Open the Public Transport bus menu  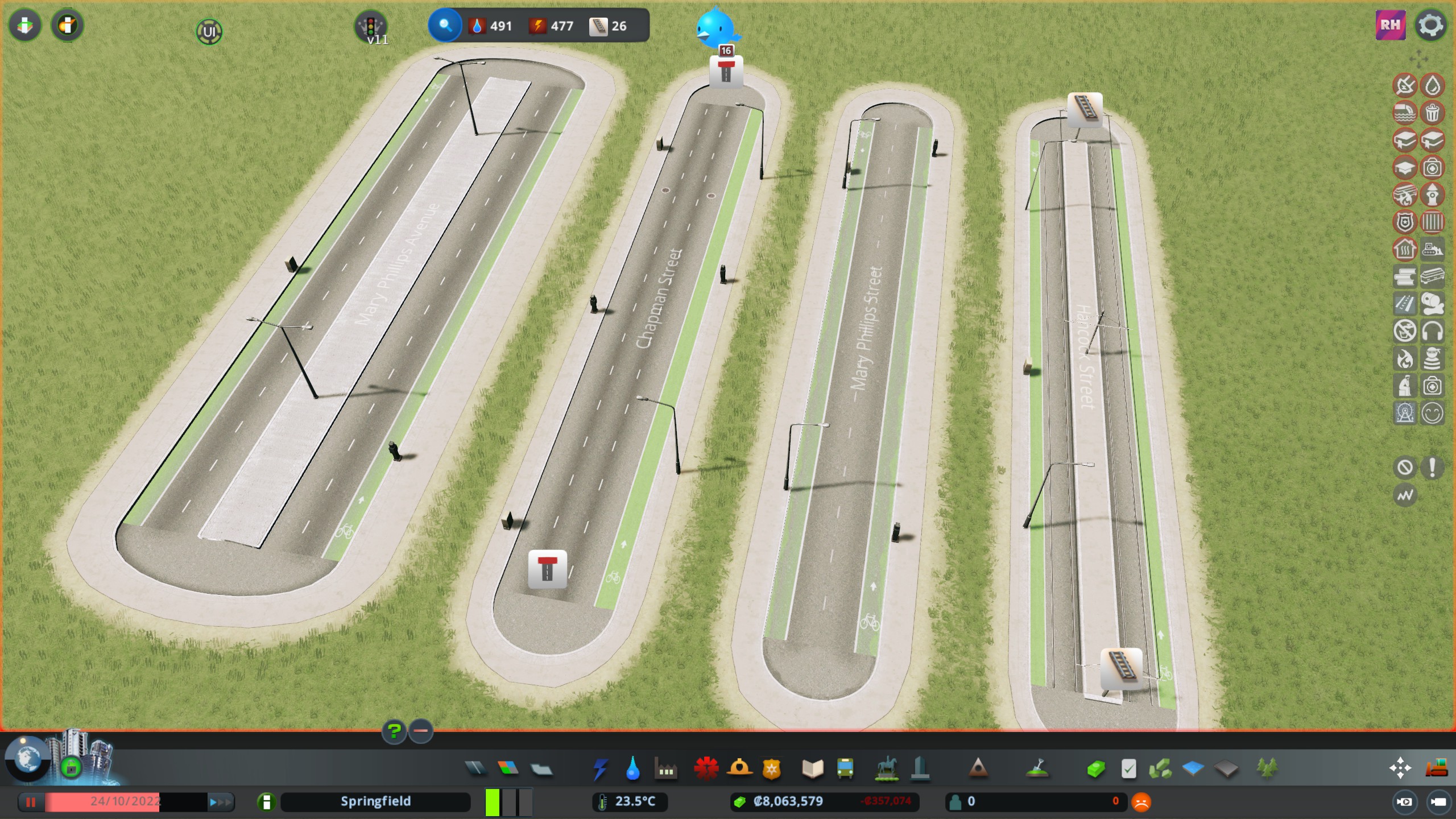[845, 769]
